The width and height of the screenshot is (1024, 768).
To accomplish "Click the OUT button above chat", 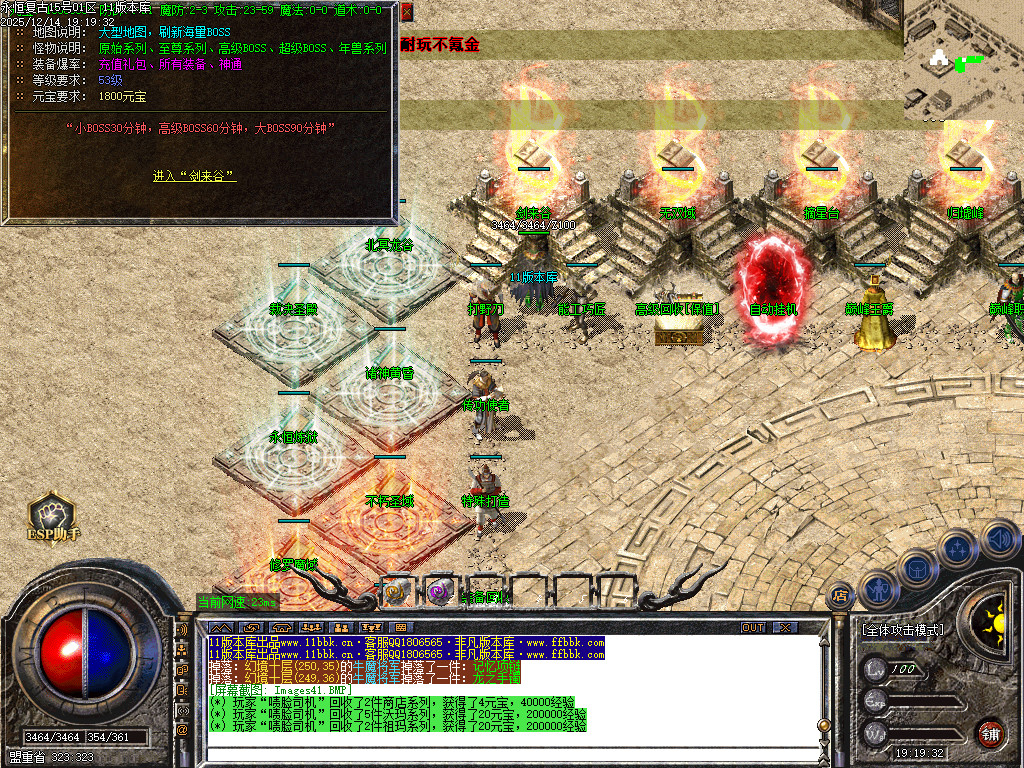I will pos(753,627).
